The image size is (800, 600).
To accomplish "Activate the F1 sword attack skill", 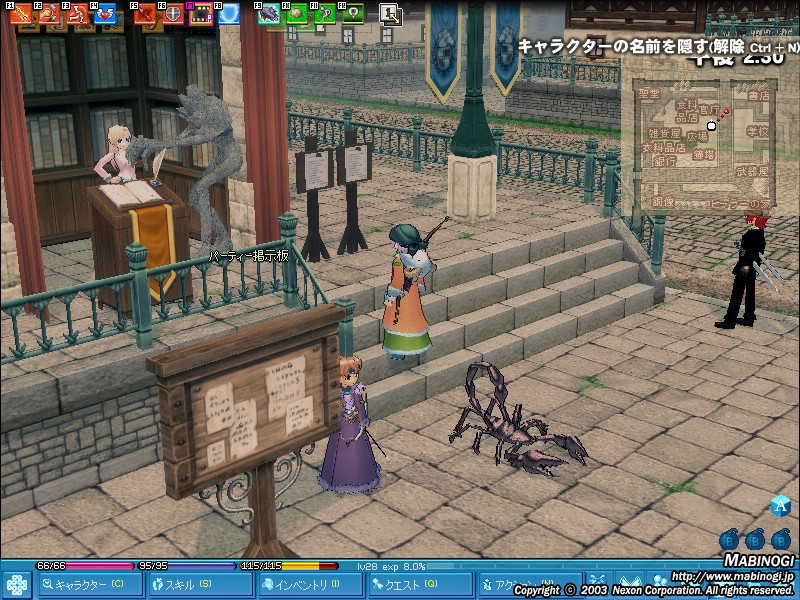I will click(20, 14).
